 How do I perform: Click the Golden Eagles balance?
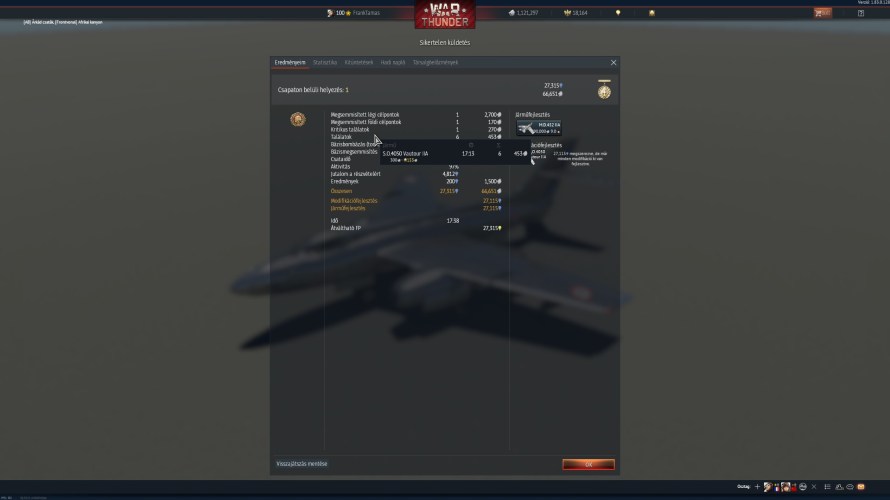(x=575, y=13)
